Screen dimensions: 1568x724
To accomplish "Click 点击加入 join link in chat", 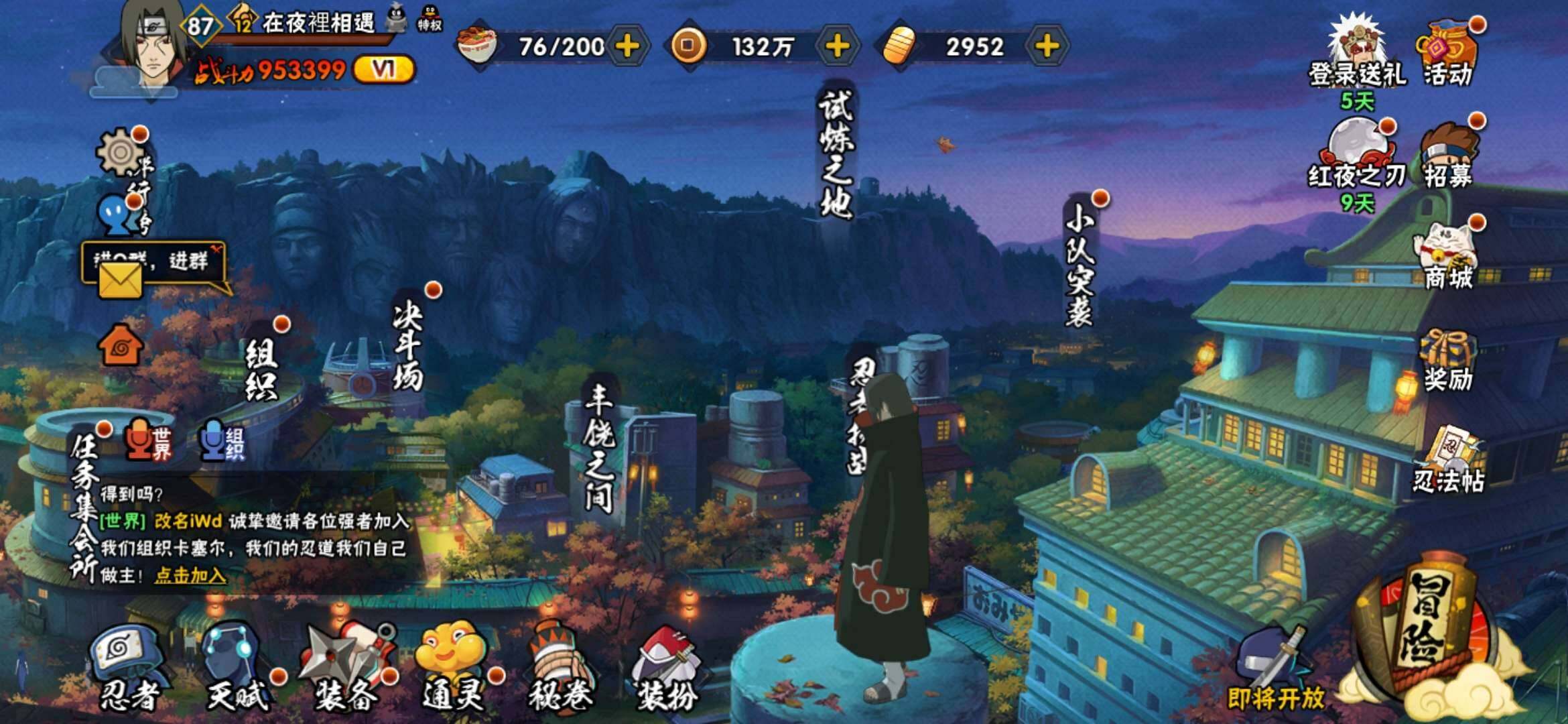I will (190, 575).
